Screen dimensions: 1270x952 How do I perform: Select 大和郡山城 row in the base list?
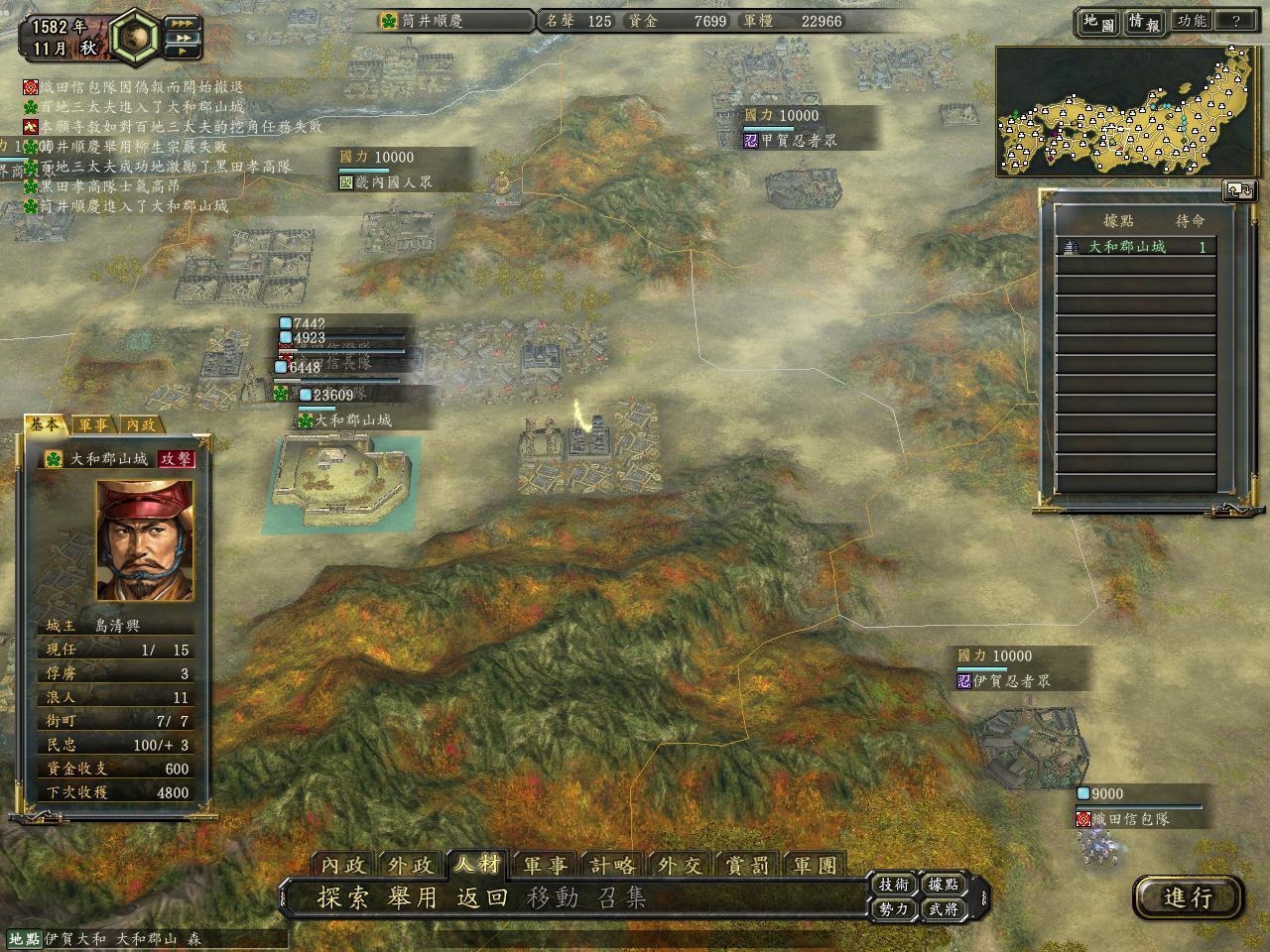pos(1136,247)
